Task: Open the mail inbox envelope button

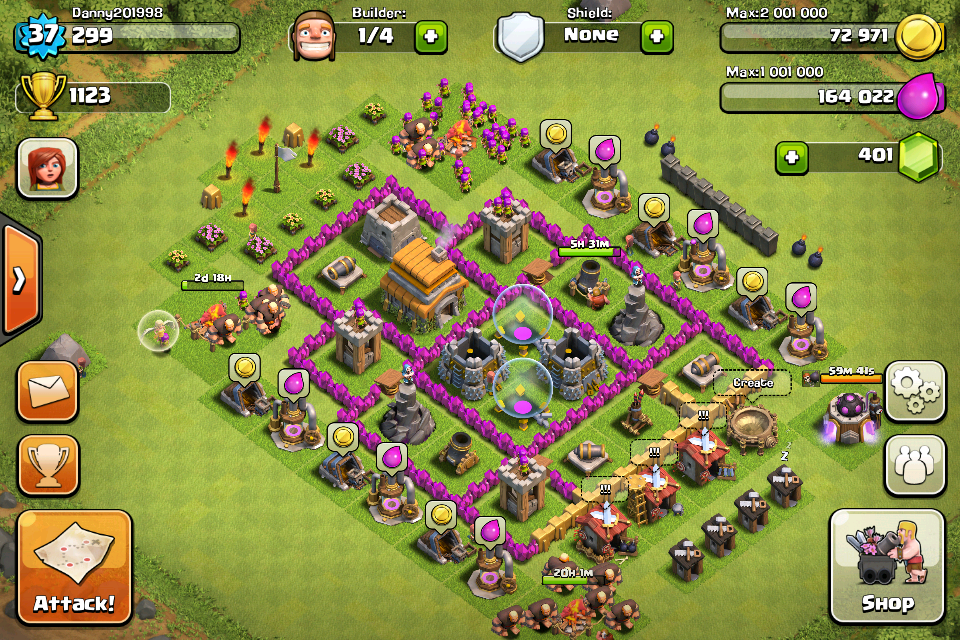Action: click(x=47, y=391)
